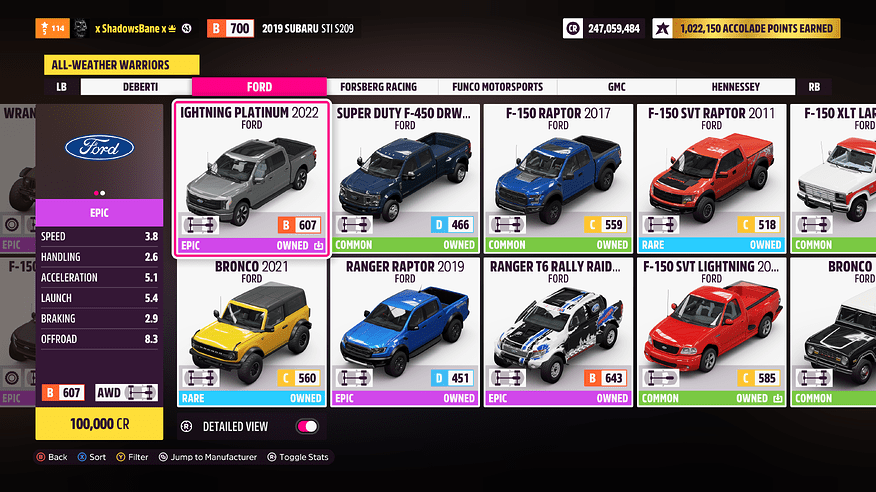Toggle the Detailed View switch
Screen dimensions: 876x492
coord(307,427)
